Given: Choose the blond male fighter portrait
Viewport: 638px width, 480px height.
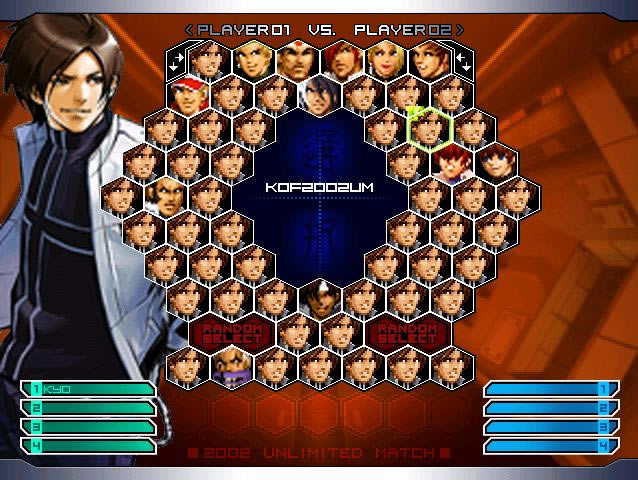Looking at the screenshot, I should (252, 61).
